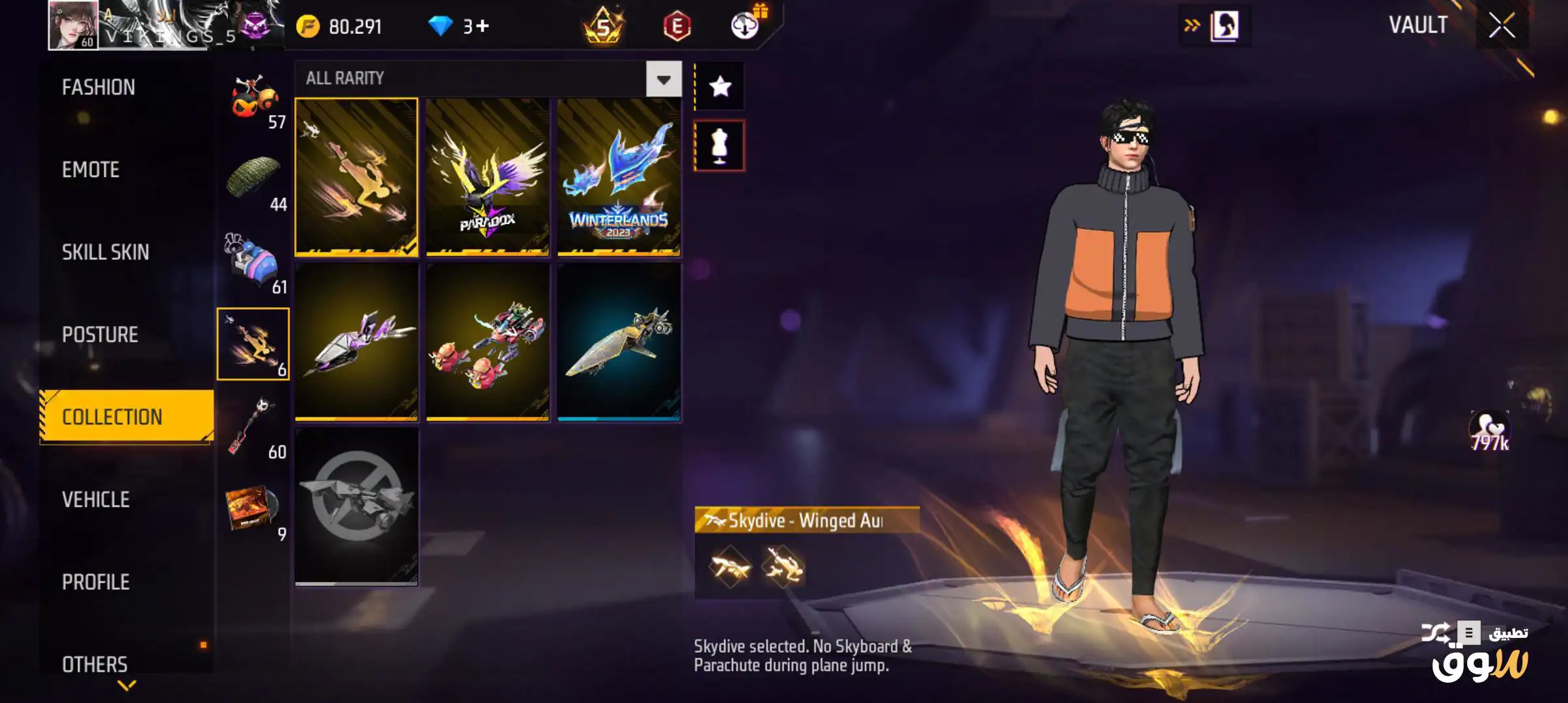This screenshot has height=703, width=1568.
Task: Open the Fashion category
Action: (x=99, y=87)
